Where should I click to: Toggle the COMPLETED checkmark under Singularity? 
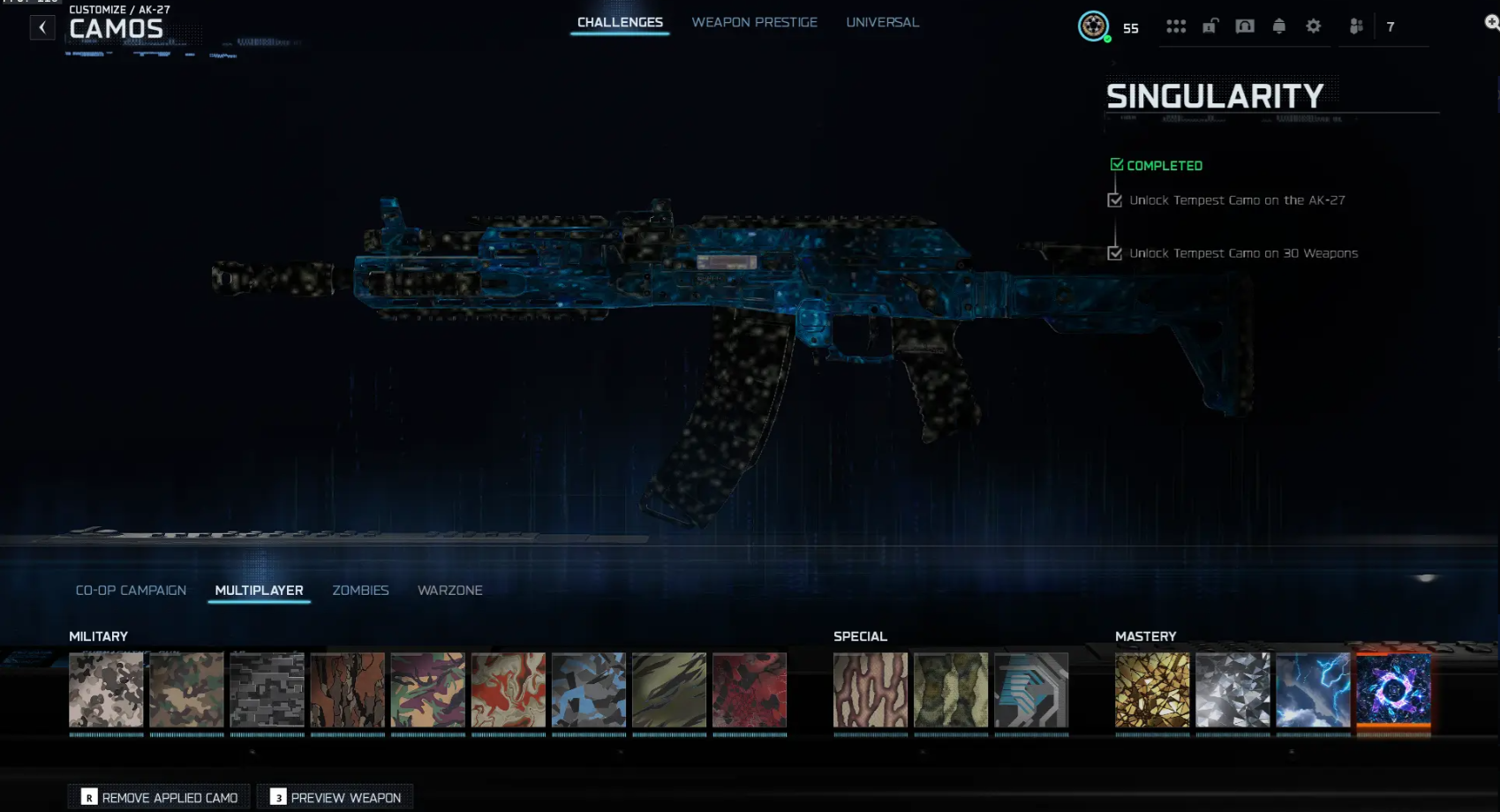click(1116, 163)
